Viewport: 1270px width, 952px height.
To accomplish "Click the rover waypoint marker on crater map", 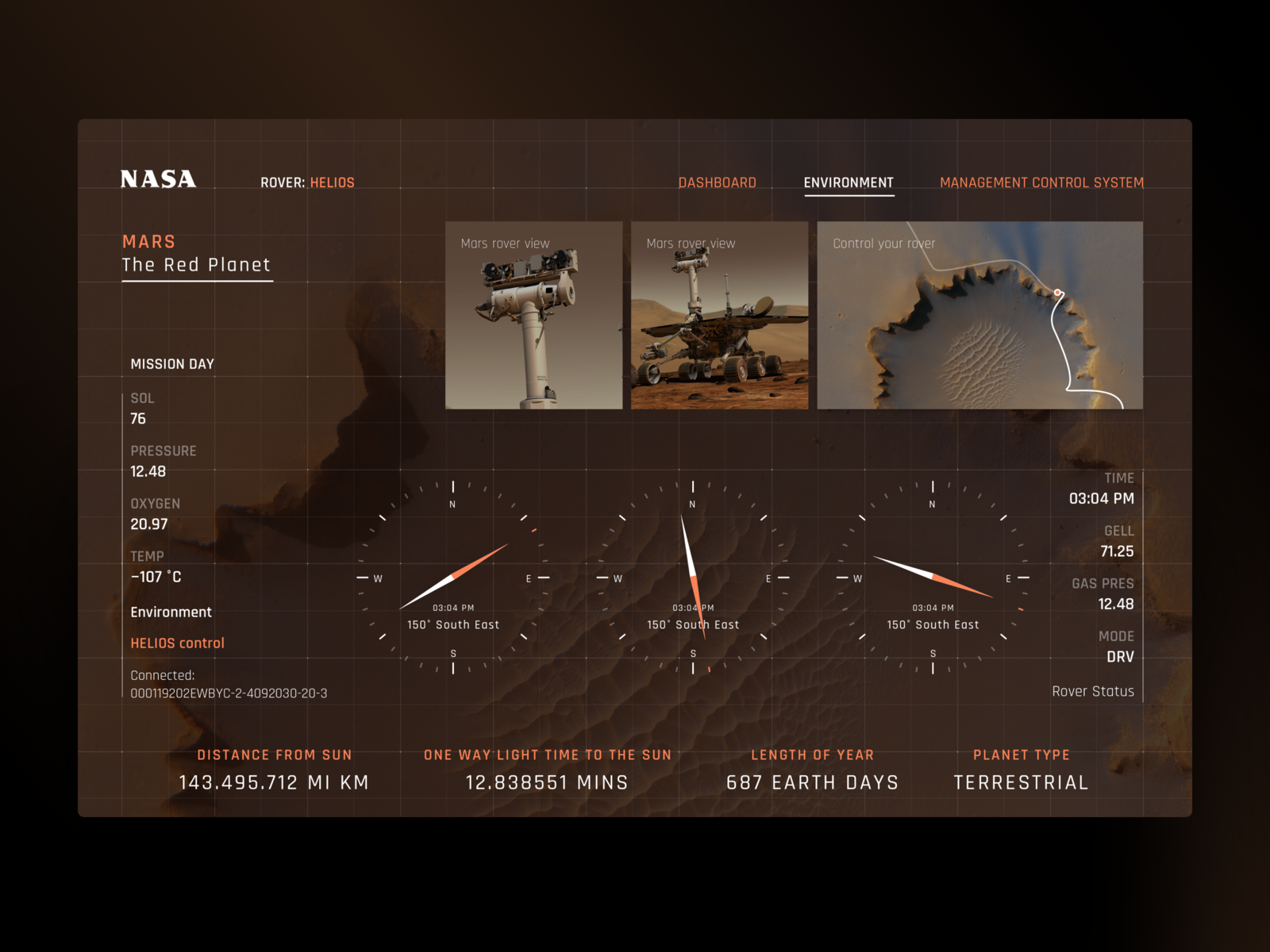I will (1059, 290).
